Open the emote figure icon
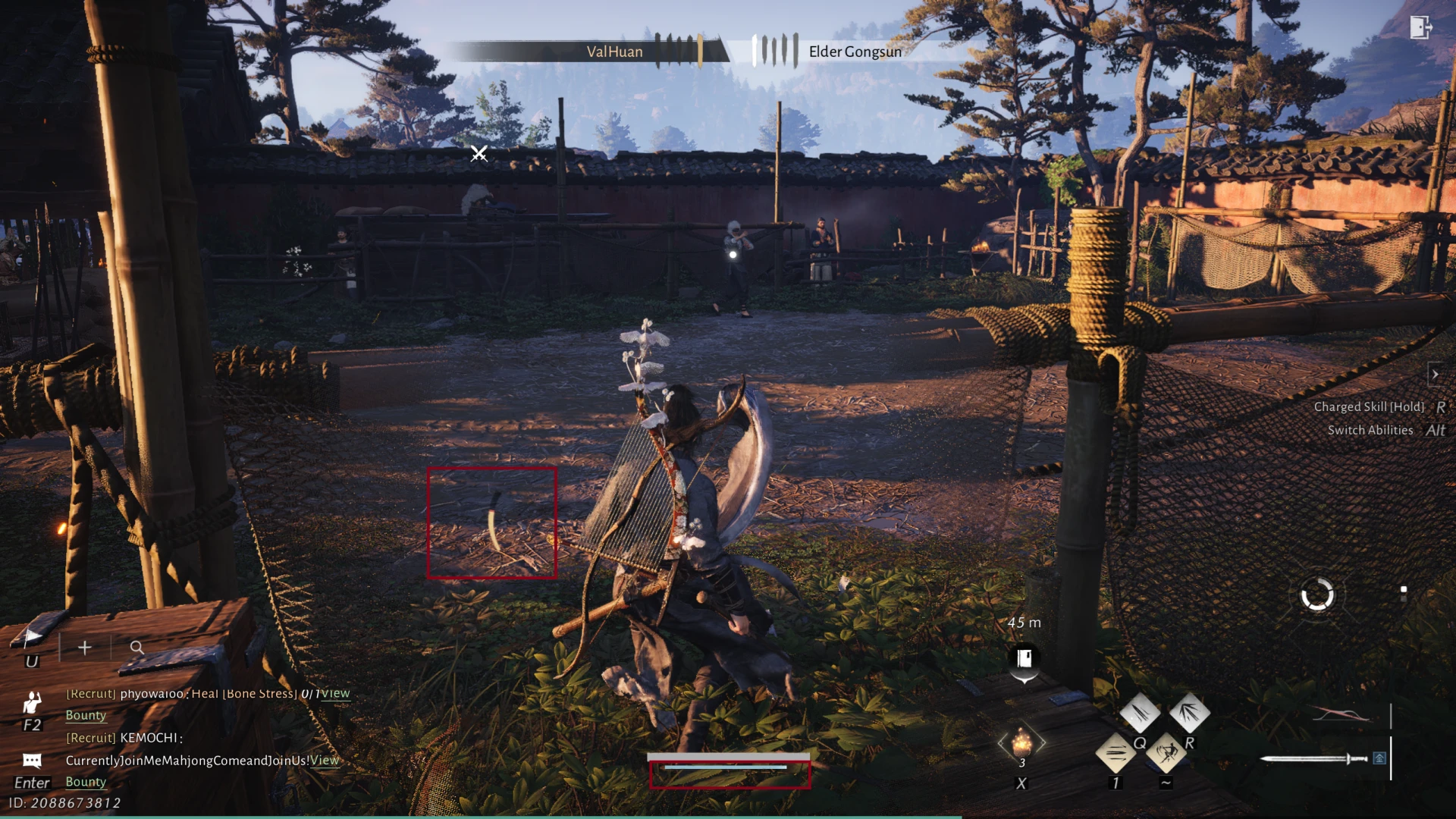Screen dimensions: 1456x819 point(32,702)
